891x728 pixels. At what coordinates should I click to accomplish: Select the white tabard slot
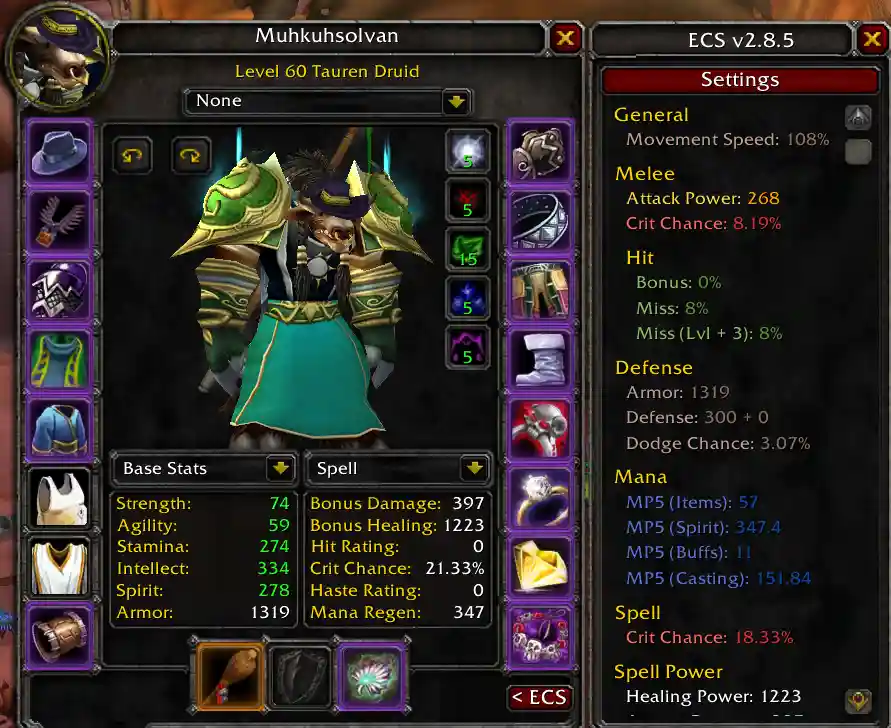(60, 566)
